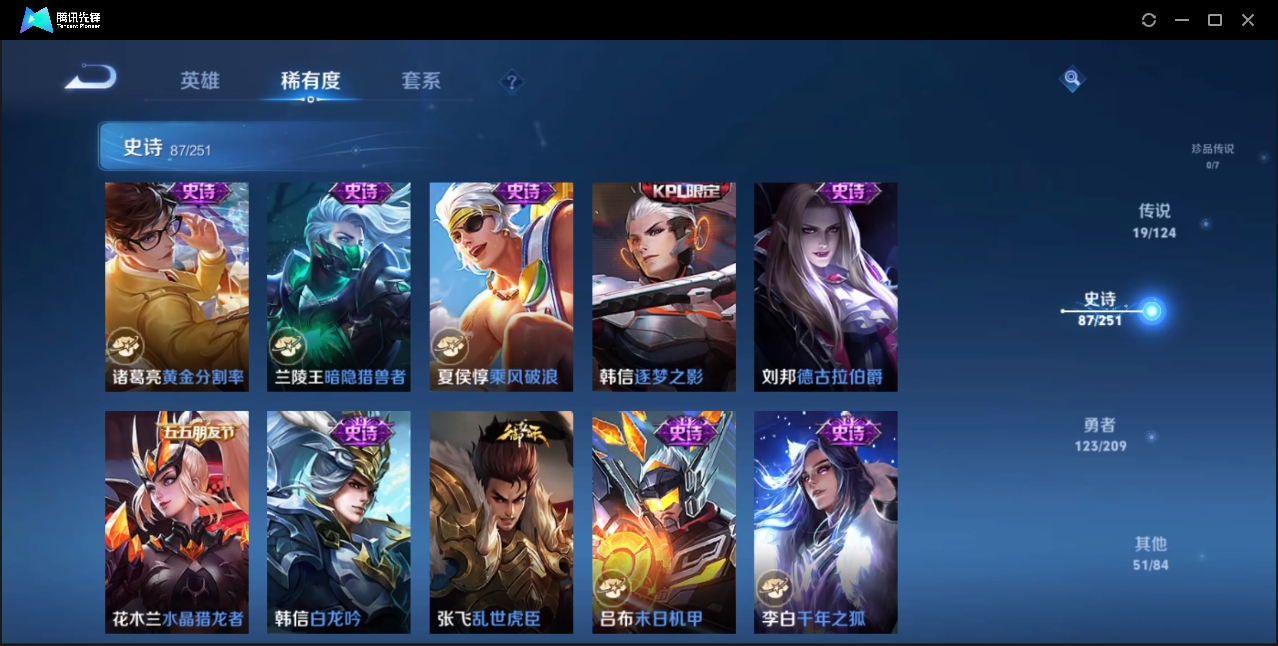Select the 稀有度 tab
Image resolution: width=1278 pixels, height=646 pixels.
310,81
